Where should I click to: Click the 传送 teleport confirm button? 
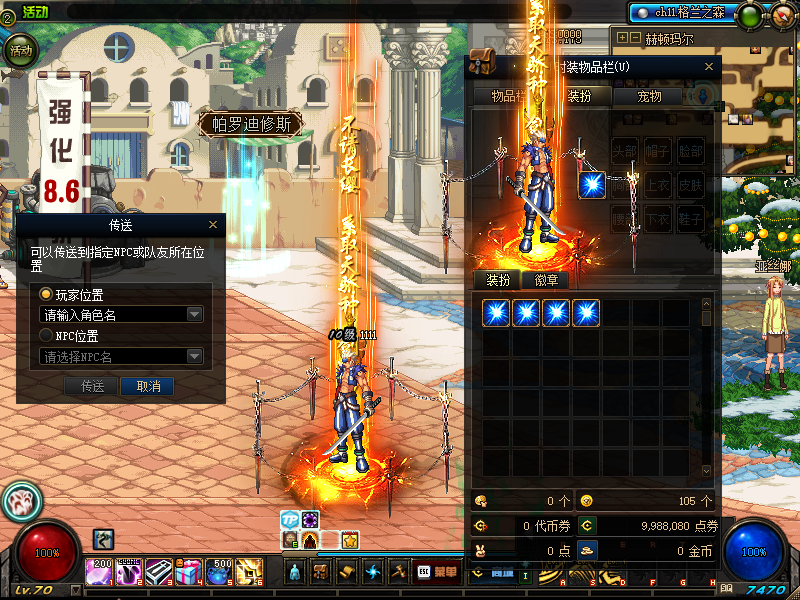coord(92,386)
